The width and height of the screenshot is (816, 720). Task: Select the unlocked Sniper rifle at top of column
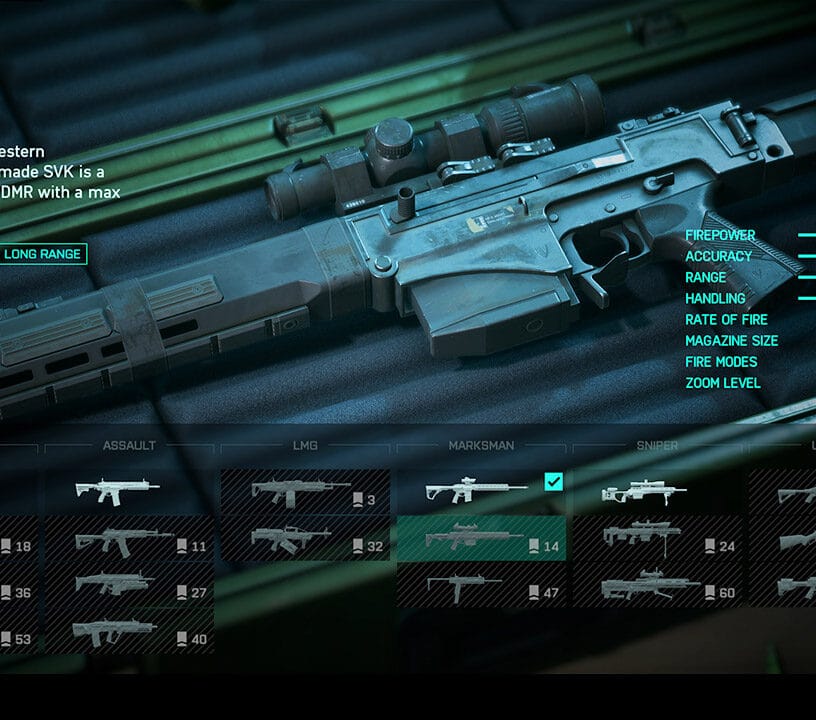(657, 492)
